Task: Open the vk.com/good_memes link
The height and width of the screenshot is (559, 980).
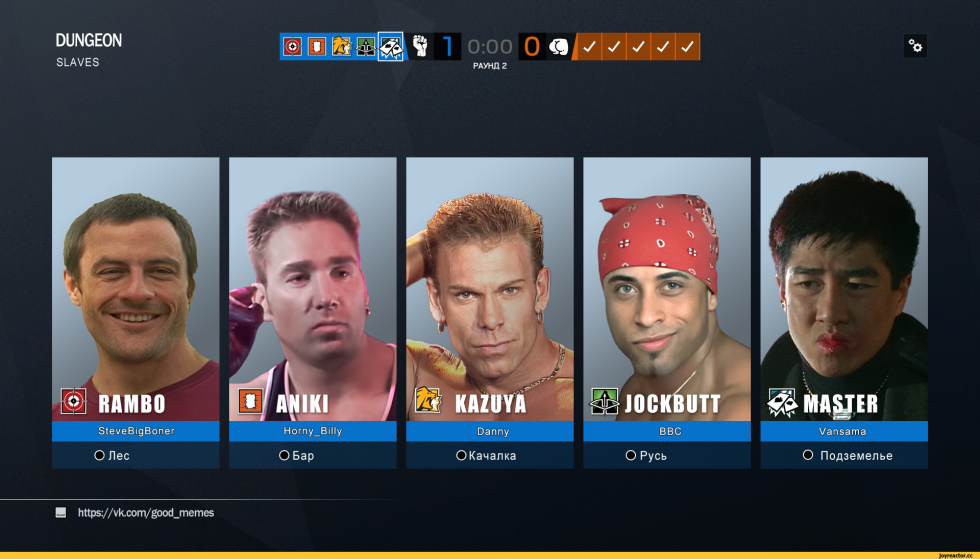Action: 145,513
